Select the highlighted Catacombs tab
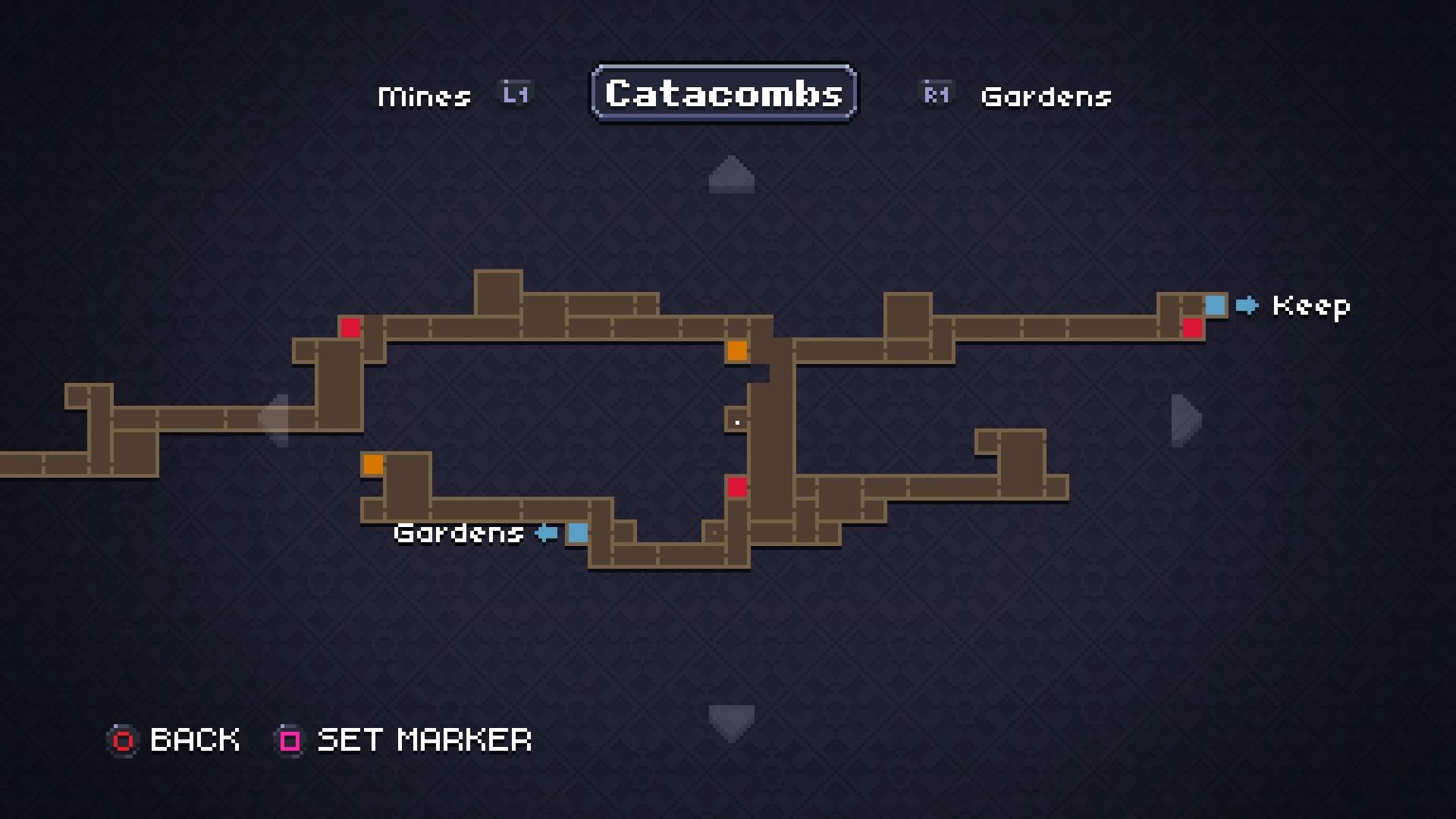This screenshot has width=1456, height=819. [724, 93]
